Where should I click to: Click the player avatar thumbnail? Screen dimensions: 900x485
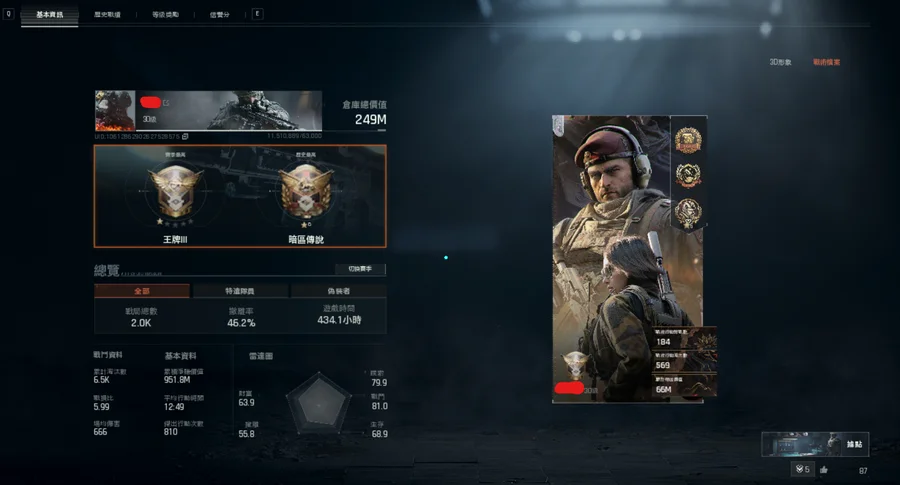[x=115, y=110]
